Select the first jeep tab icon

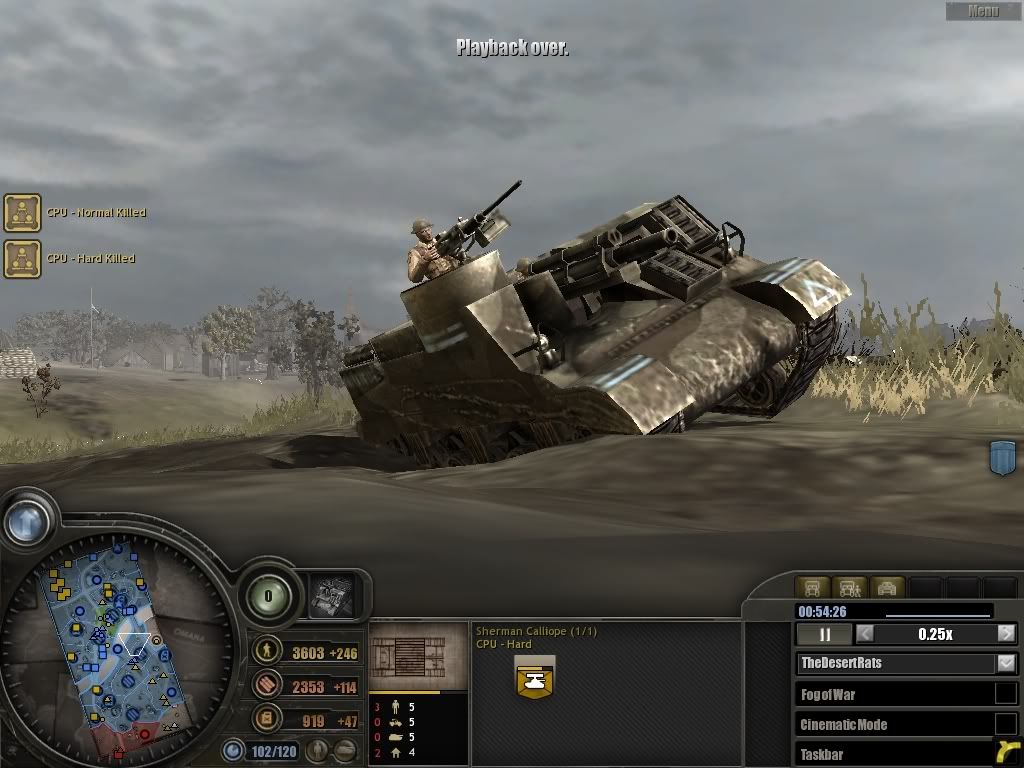pyautogui.click(x=813, y=587)
